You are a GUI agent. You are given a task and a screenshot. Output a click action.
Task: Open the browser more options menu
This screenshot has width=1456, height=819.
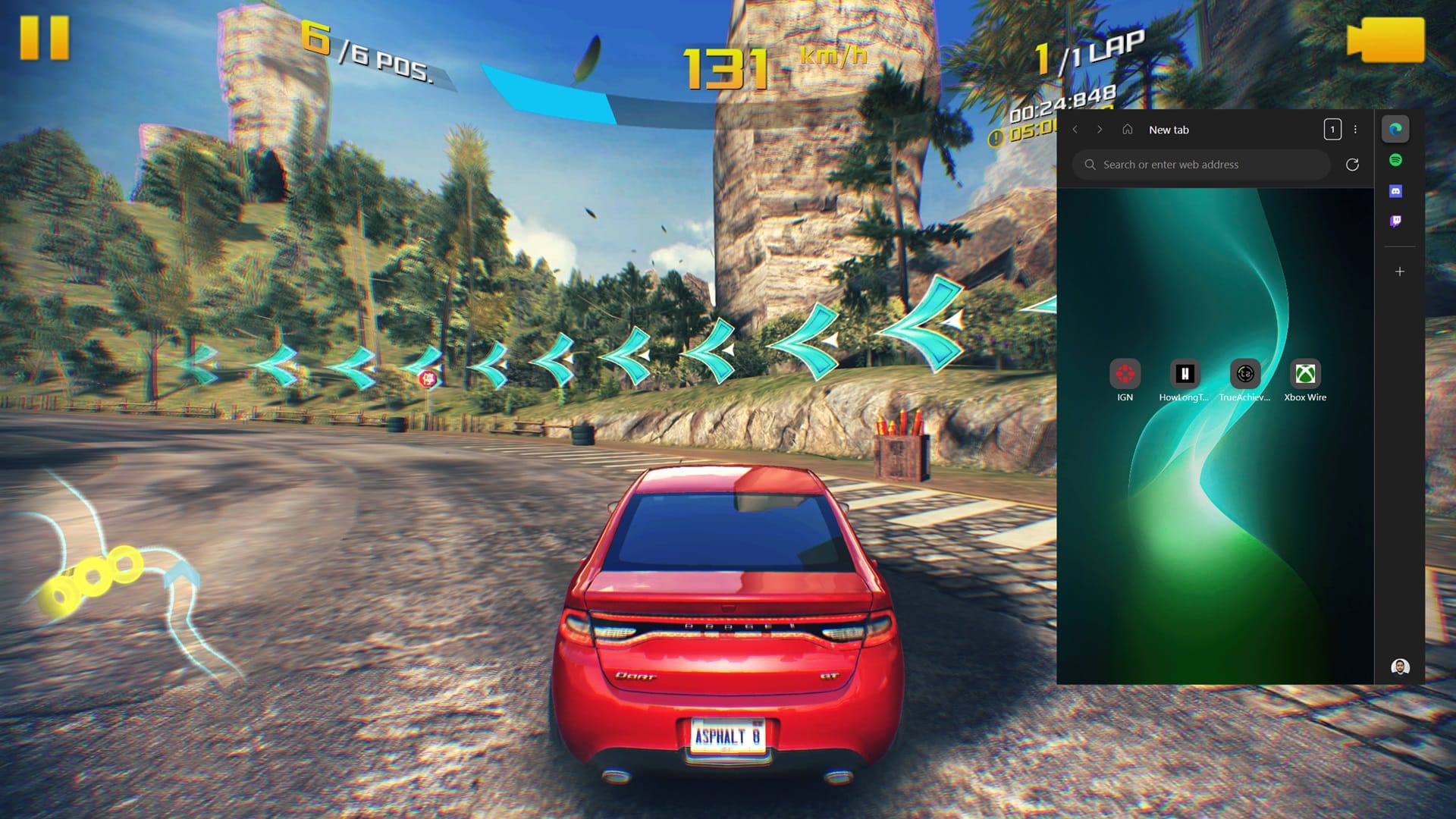coord(1356,130)
